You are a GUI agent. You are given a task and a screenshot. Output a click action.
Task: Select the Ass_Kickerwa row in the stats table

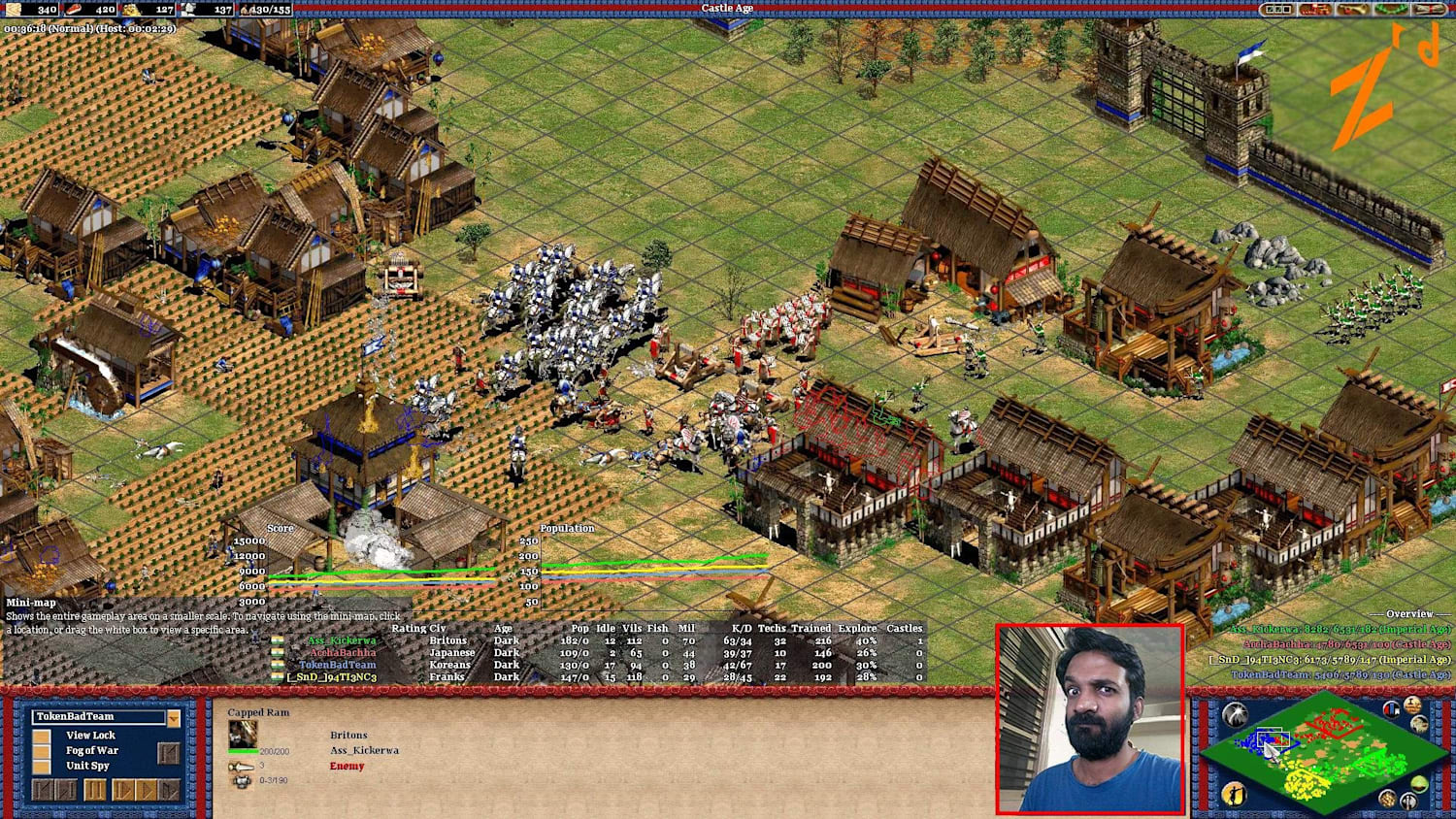point(345,640)
